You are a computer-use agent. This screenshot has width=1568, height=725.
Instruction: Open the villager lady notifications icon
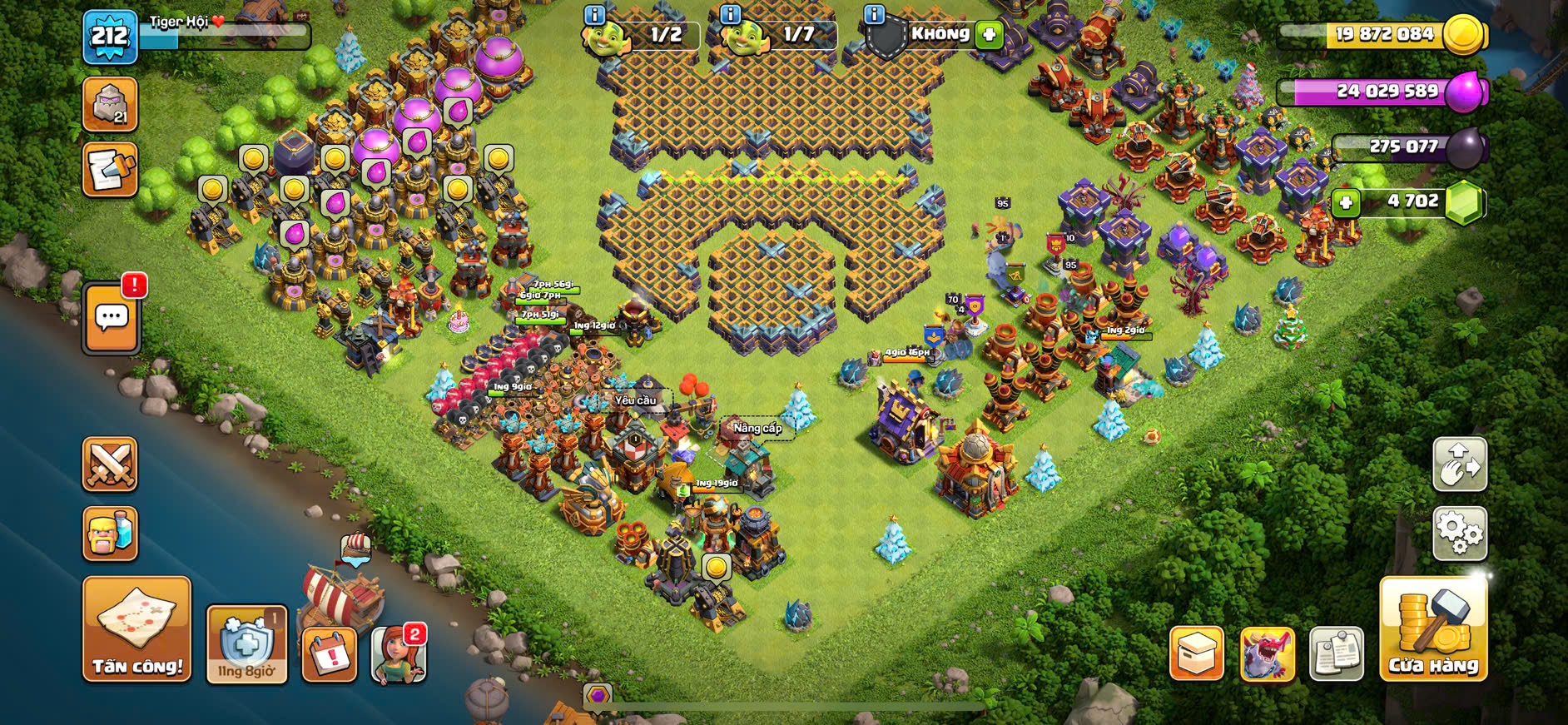pos(399,654)
